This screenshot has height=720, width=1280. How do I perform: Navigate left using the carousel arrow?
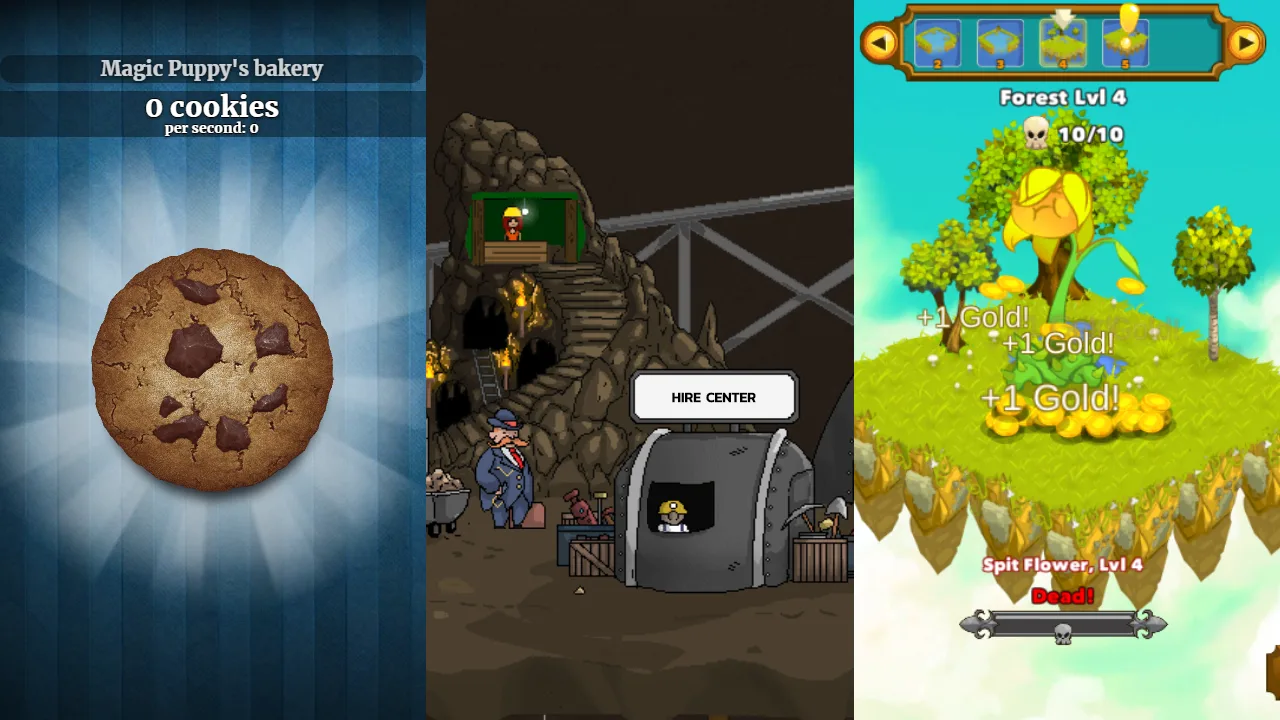[880, 42]
